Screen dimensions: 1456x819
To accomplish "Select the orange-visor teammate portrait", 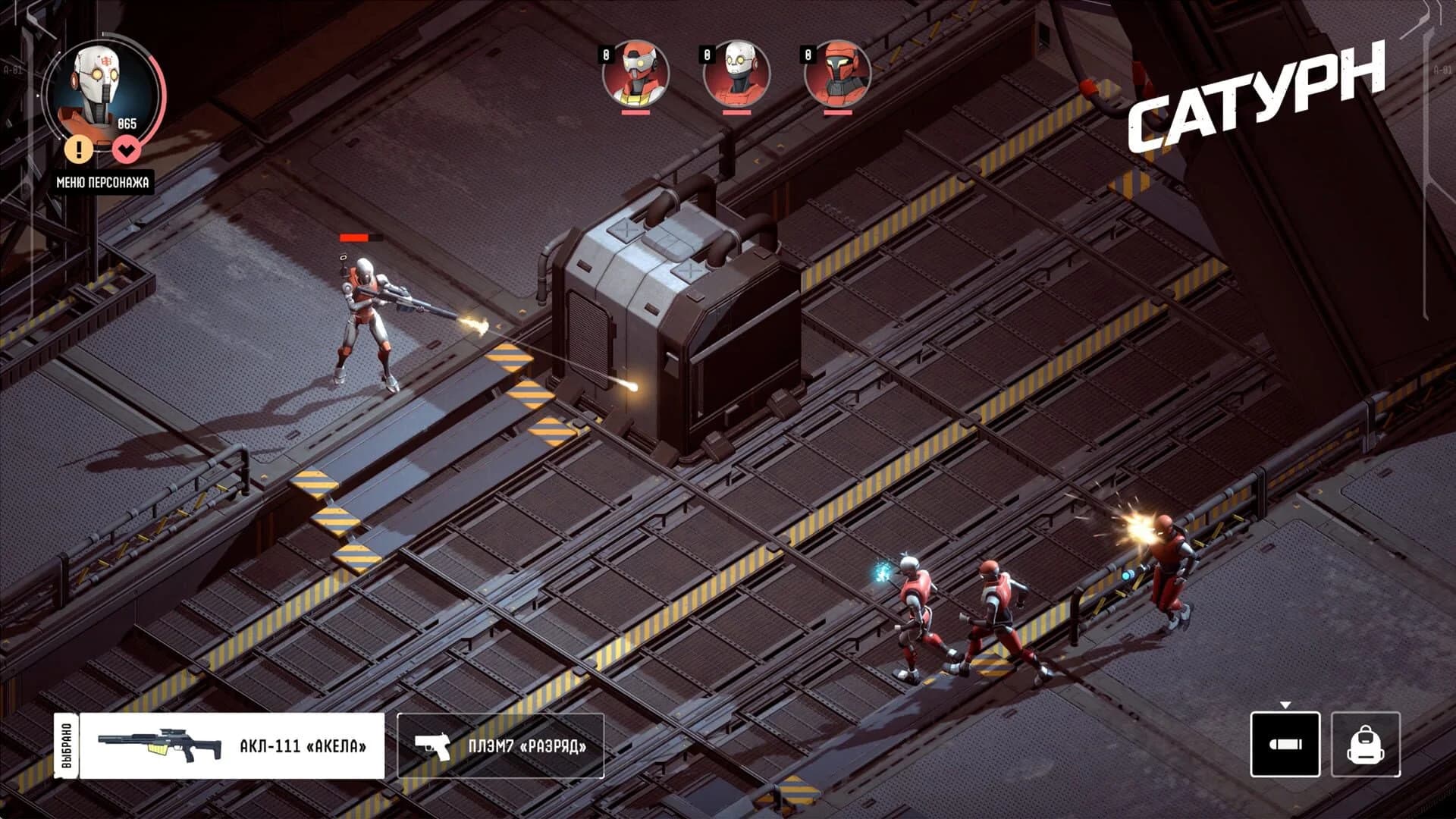I will pyautogui.click(x=637, y=72).
